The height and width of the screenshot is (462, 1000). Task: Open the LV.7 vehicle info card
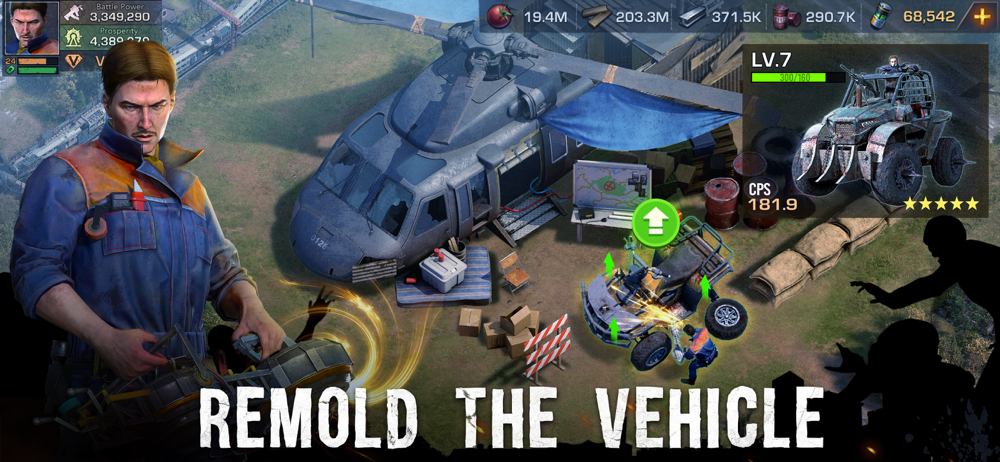864,130
